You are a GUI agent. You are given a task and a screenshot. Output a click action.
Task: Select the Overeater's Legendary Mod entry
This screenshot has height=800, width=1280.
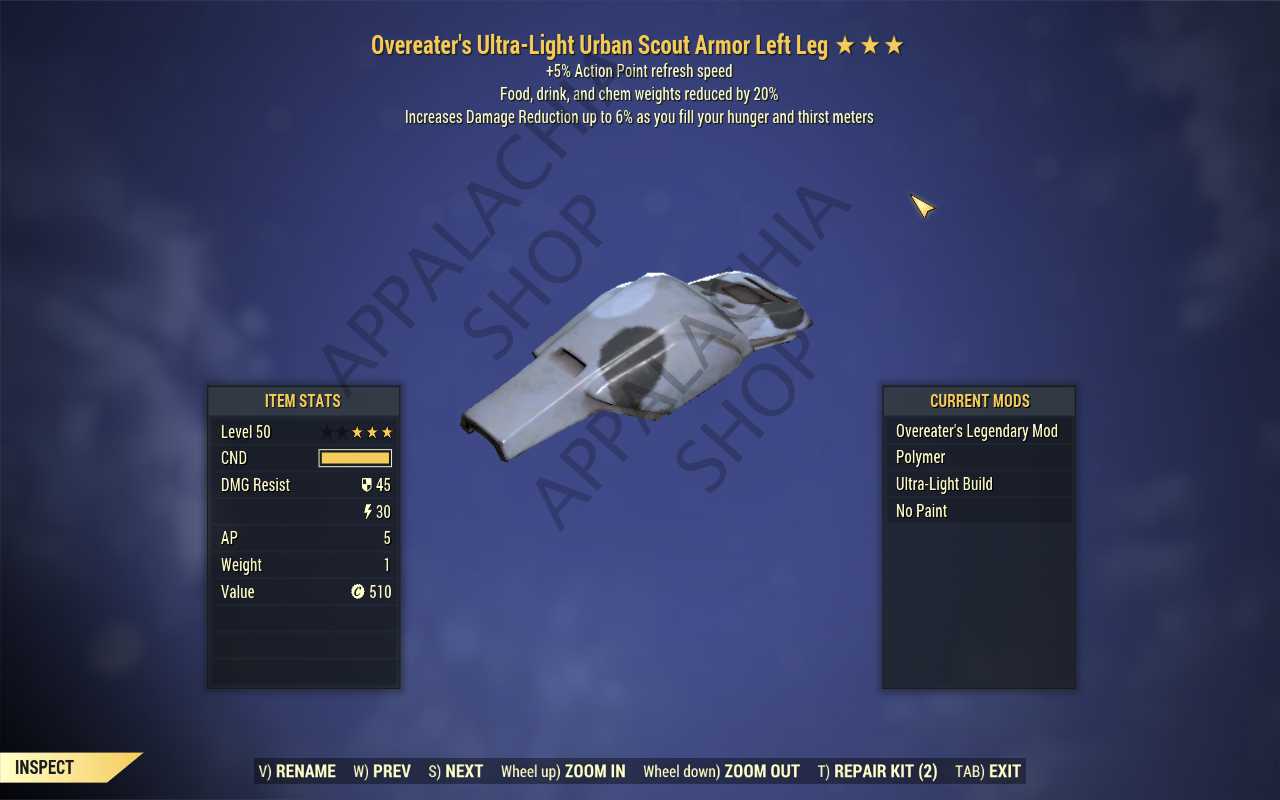977,431
